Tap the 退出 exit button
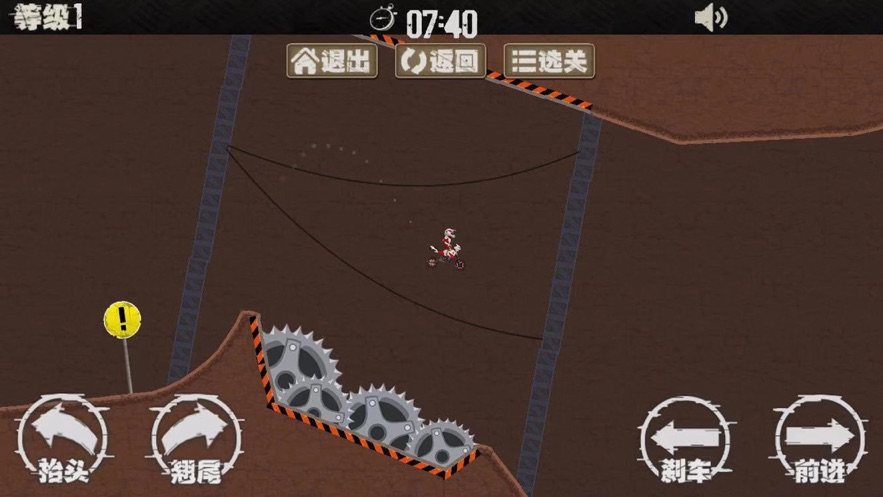Screen dimensions: 883x497 pos(332,62)
